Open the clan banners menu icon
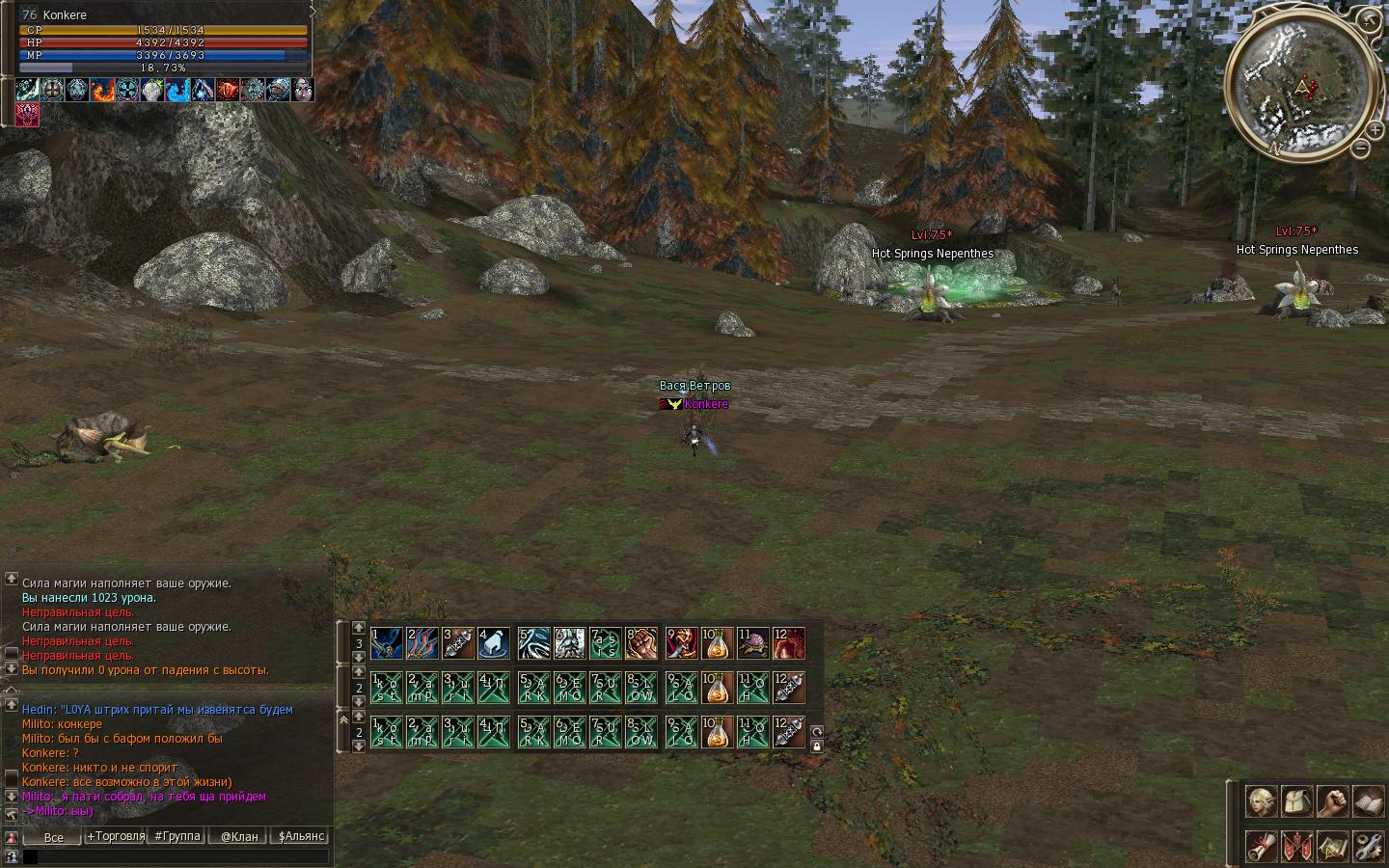The image size is (1389, 868). (x=1297, y=846)
